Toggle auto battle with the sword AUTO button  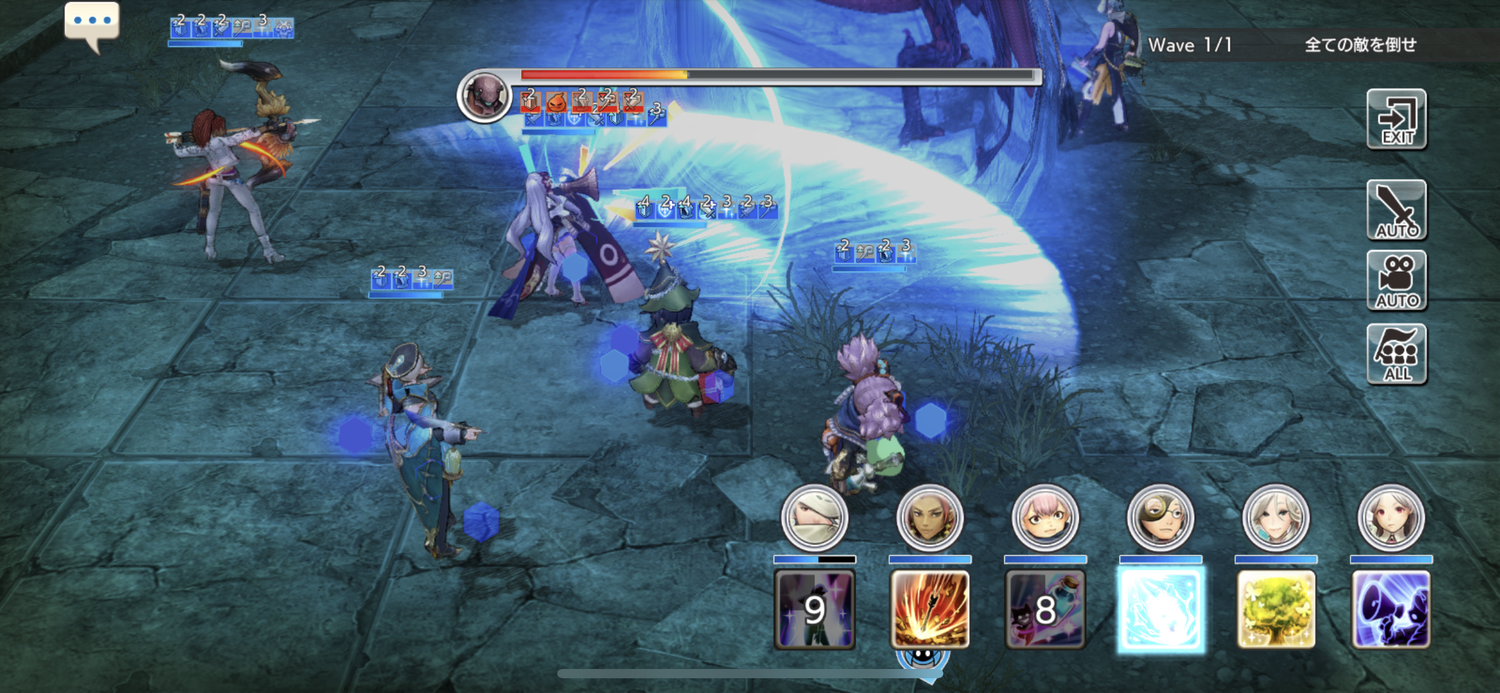pyautogui.click(x=1397, y=210)
